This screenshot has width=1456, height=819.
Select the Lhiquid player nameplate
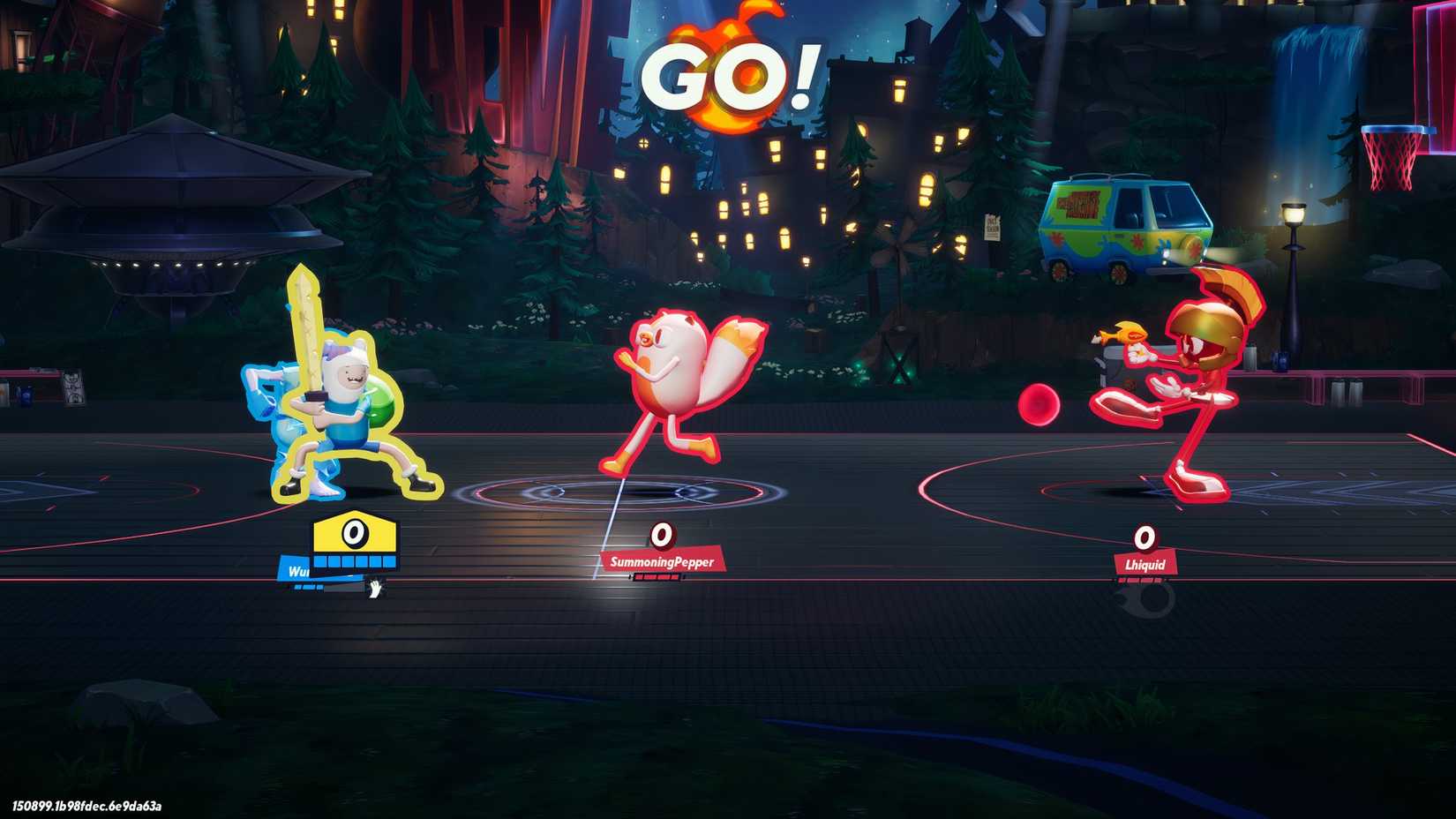(1145, 563)
